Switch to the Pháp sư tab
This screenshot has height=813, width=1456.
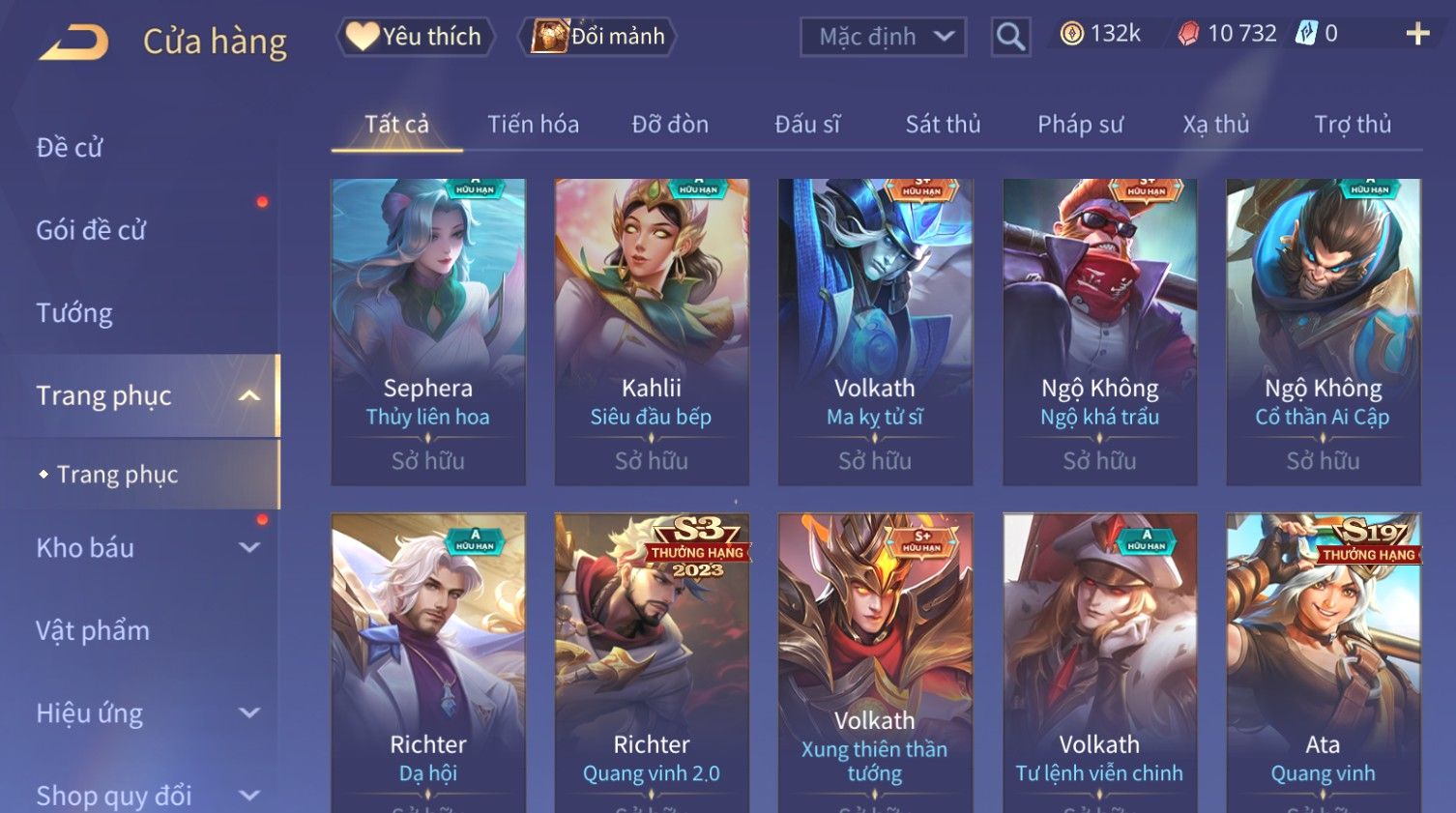[1080, 125]
